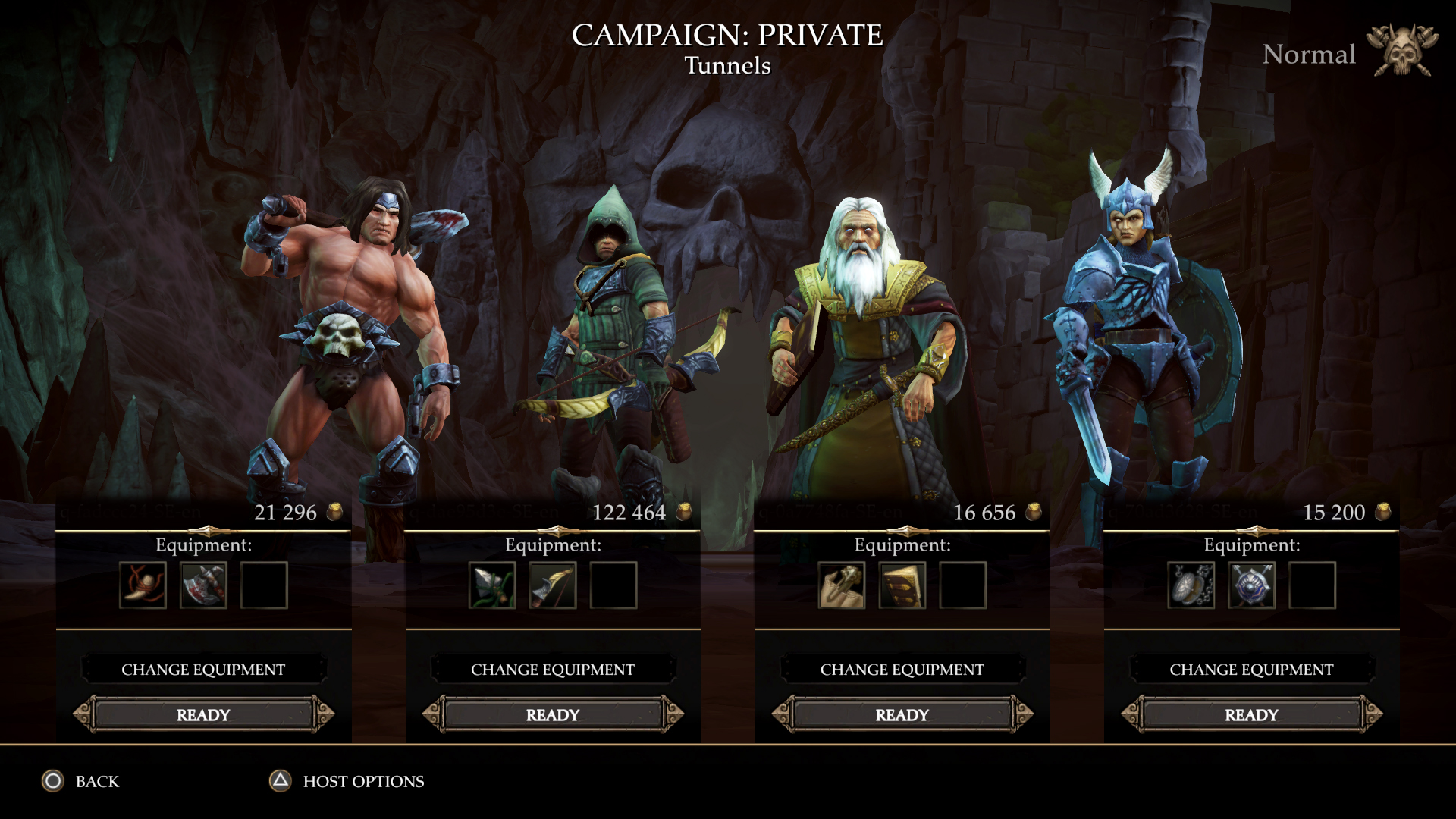Open Change Equipment for the barbarian
This screenshot has height=819, width=1456.
point(203,670)
